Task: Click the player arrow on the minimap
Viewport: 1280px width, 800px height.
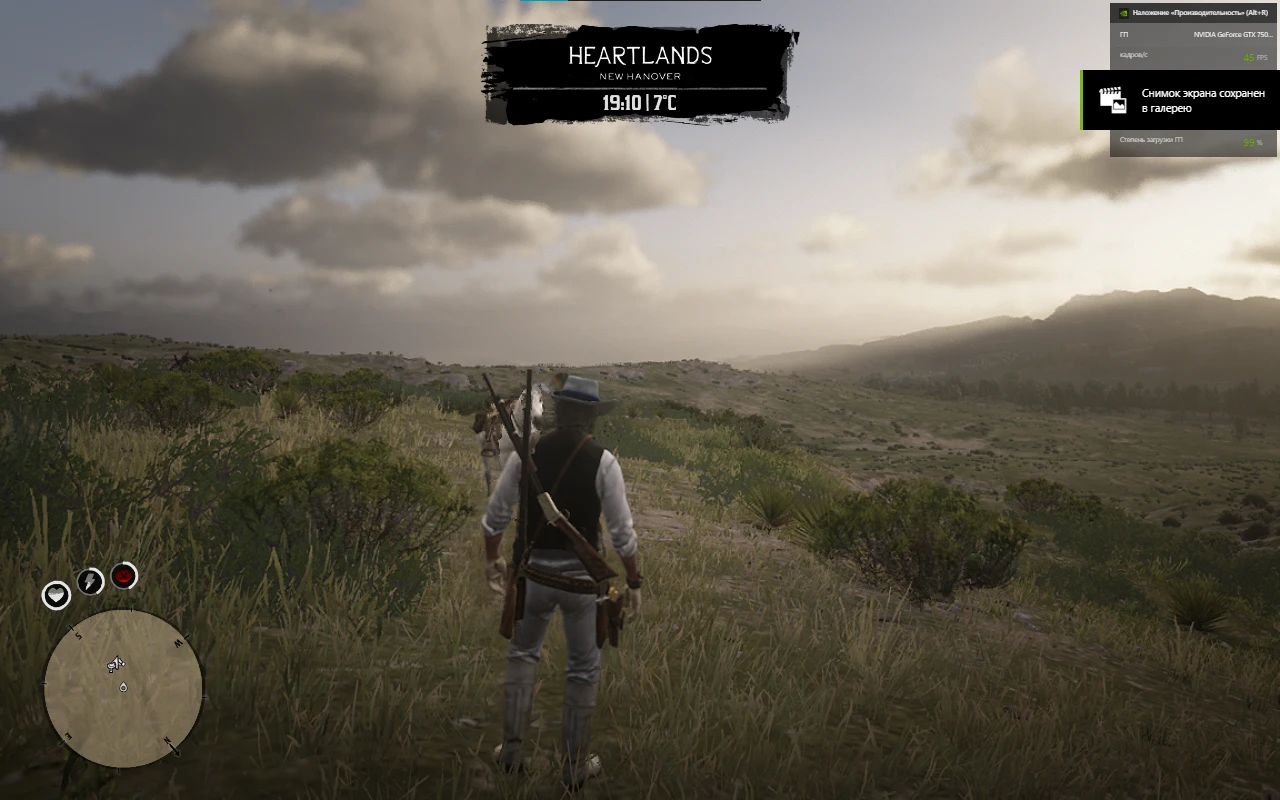Action: point(116,663)
